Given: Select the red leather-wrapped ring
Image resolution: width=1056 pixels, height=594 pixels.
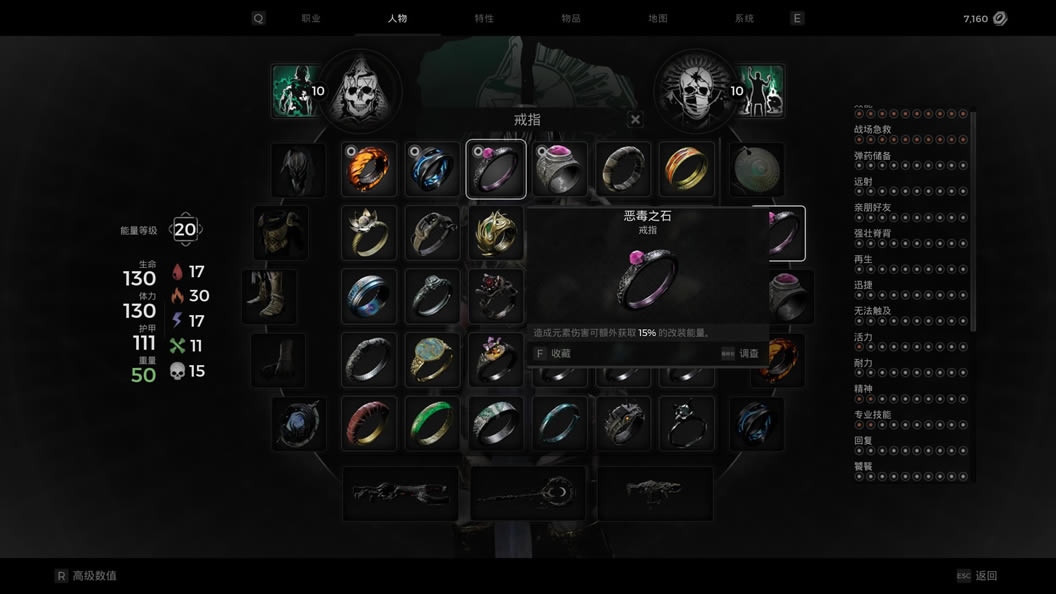Looking at the screenshot, I should [x=369, y=424].
